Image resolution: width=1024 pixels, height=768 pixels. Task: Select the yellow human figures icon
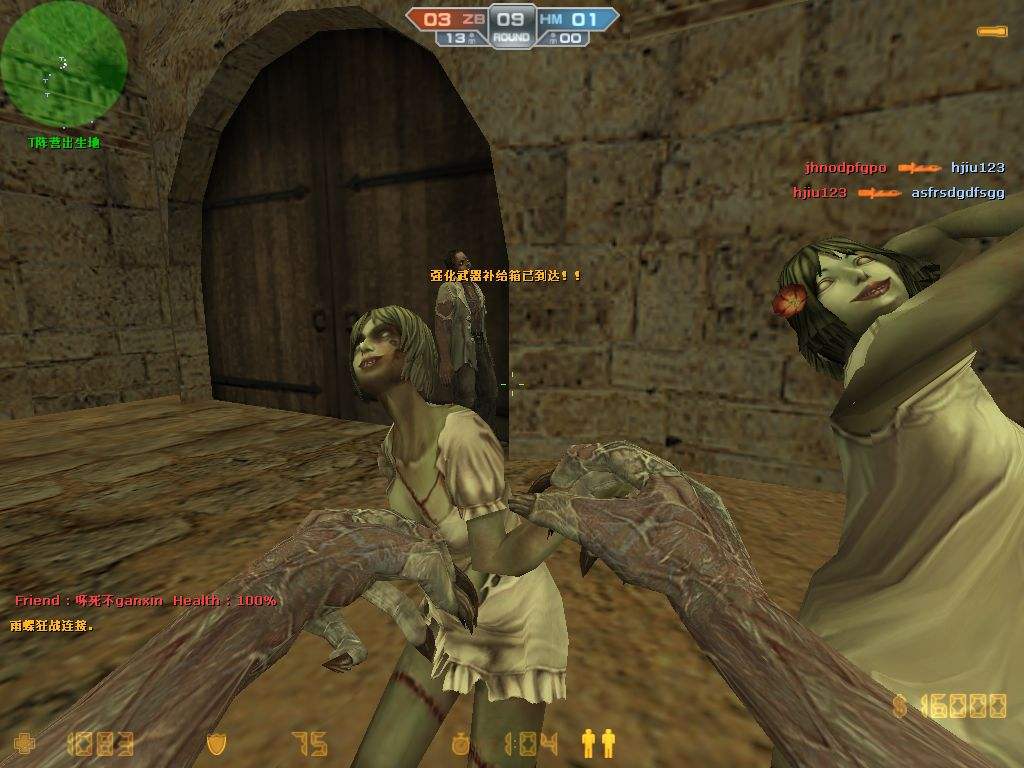[x=598, y=742]
